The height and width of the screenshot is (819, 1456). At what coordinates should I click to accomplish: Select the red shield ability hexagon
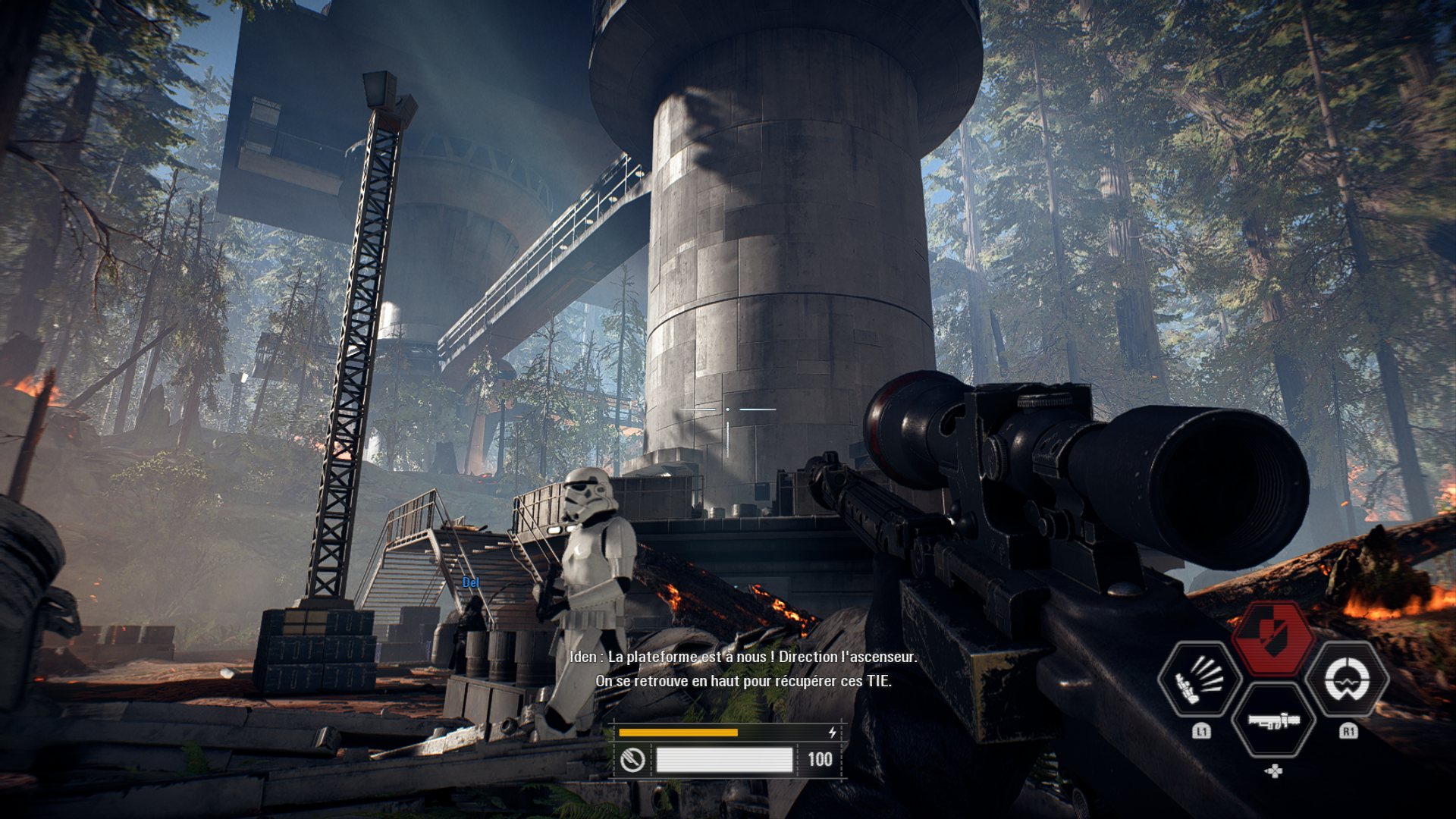pyautogui.click(x=1273, y=638)
